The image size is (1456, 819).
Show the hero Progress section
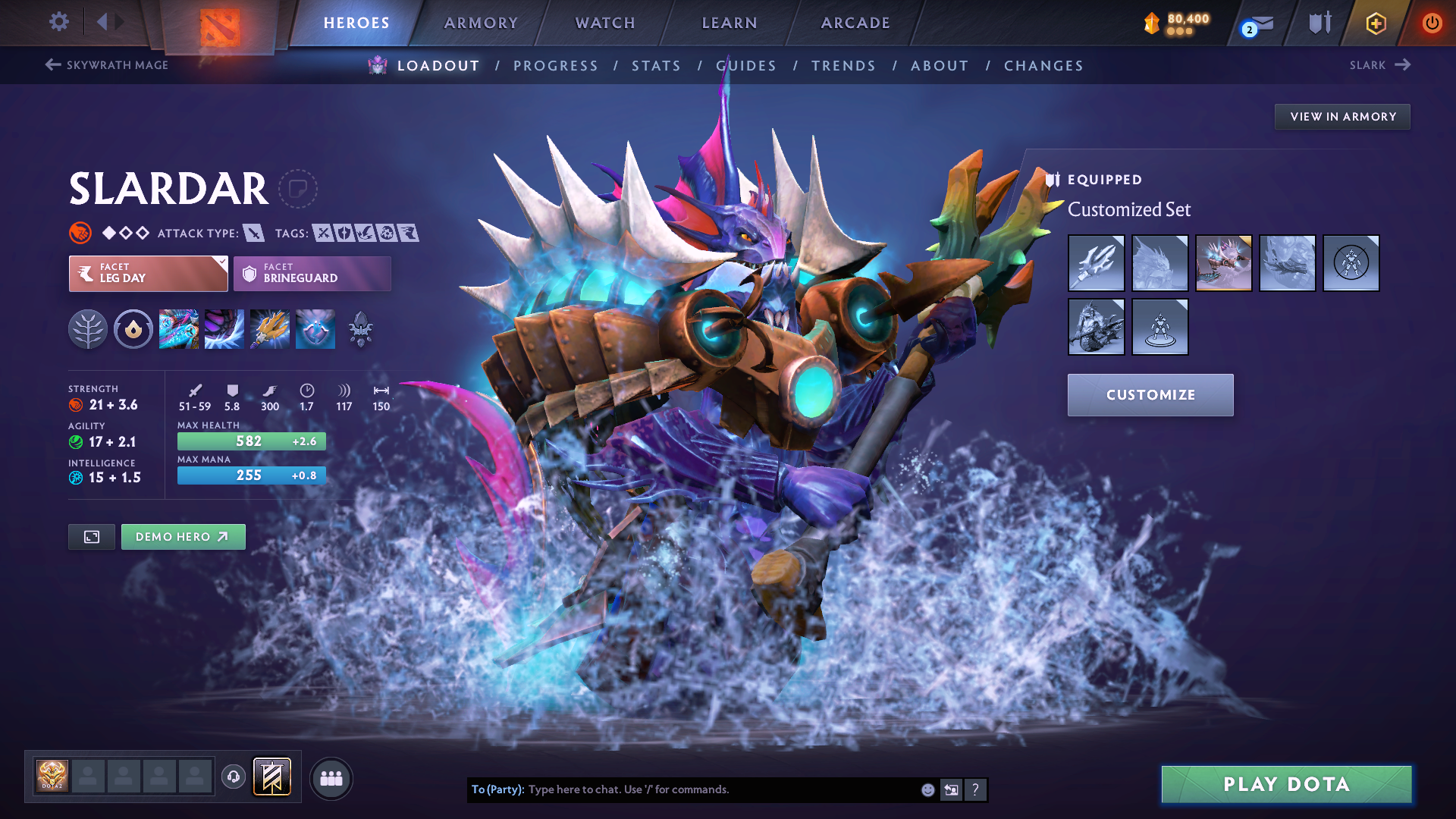(x=556, y=66)
